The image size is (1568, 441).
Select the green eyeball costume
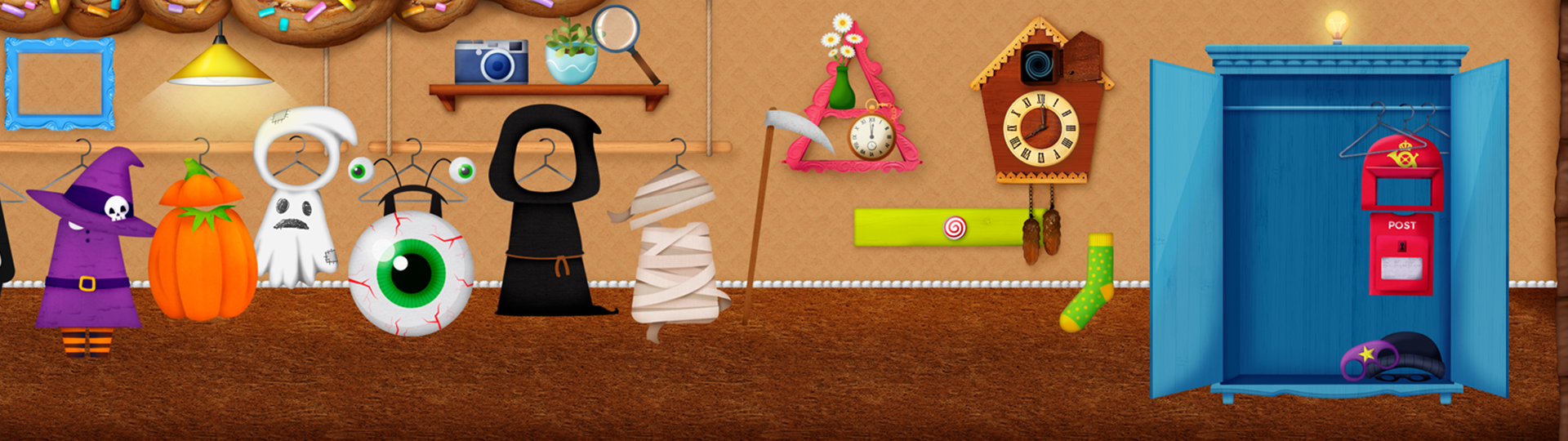(x=410, y=271)
